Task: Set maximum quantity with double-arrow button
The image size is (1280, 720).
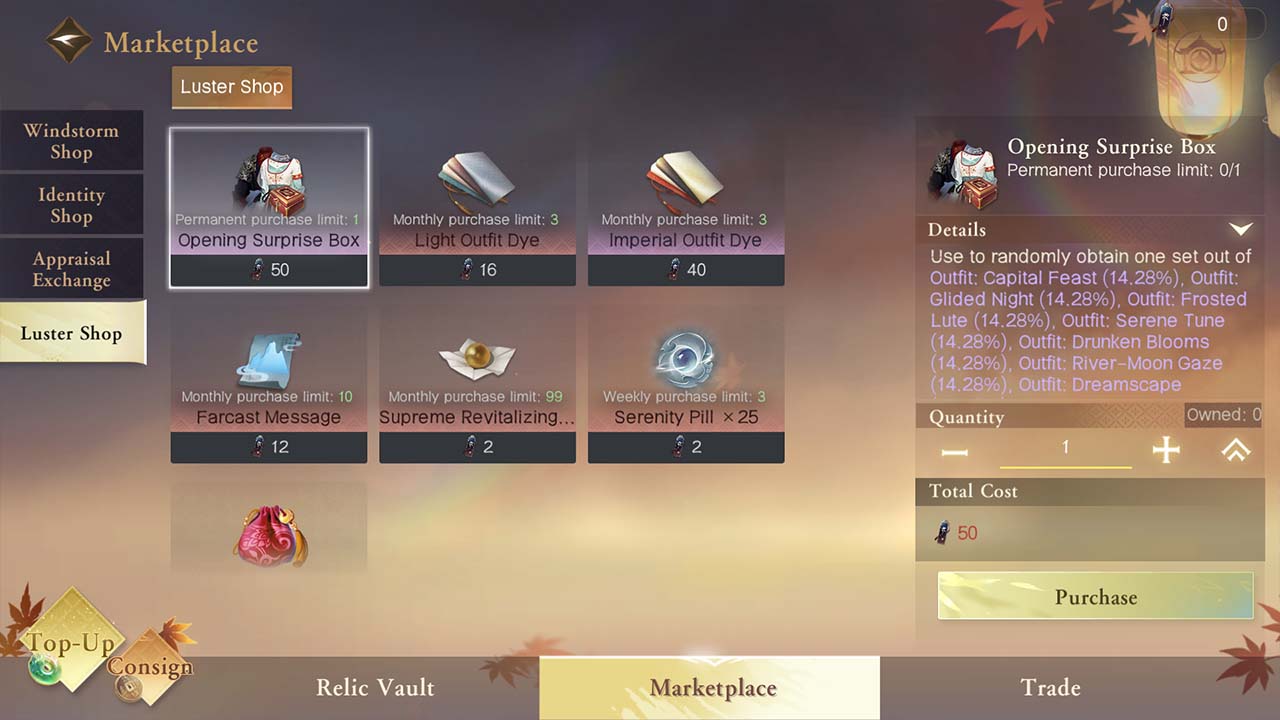Action: tap(1236, 451)
